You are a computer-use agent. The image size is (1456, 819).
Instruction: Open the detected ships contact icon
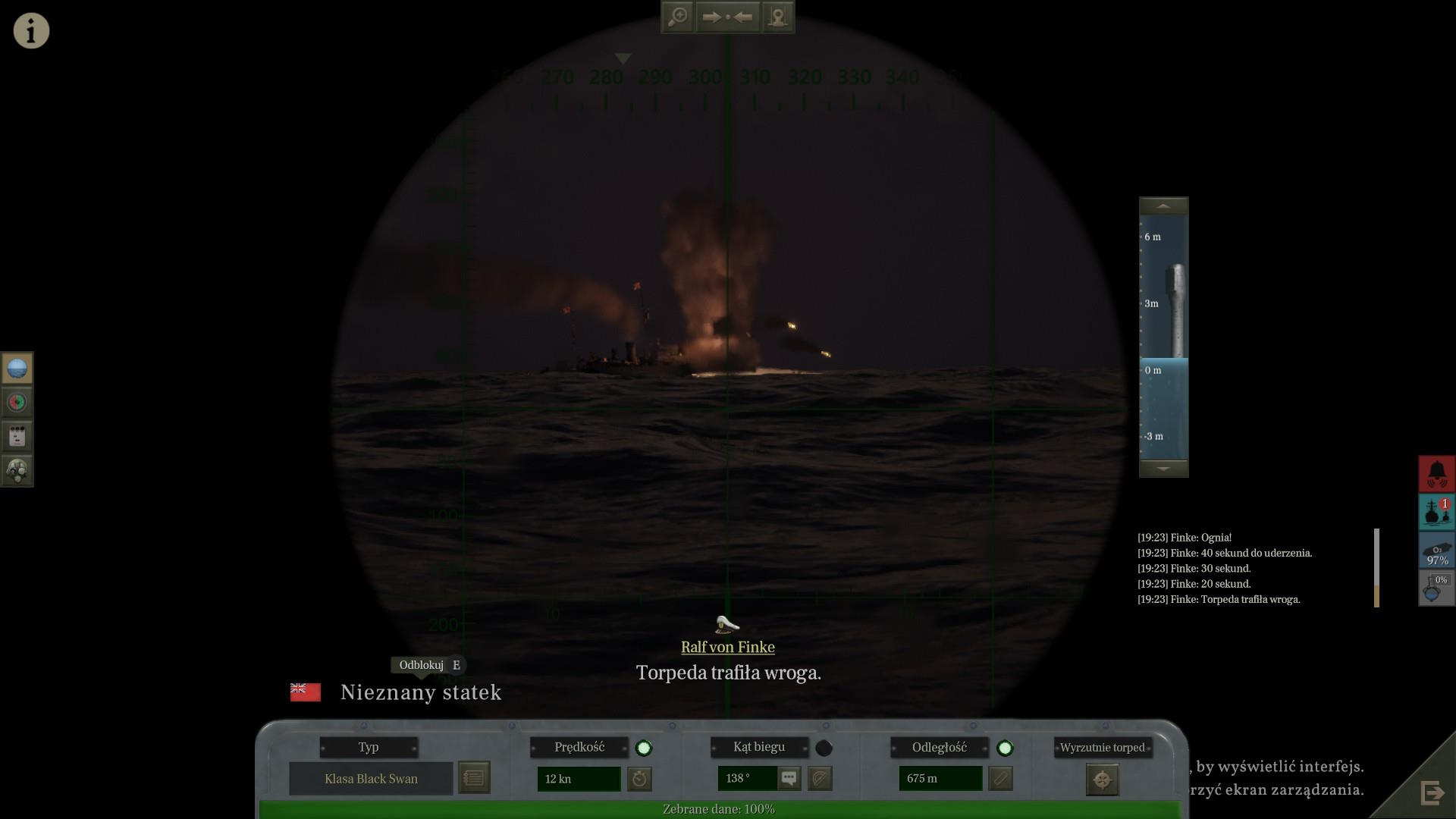[1437, 512]
